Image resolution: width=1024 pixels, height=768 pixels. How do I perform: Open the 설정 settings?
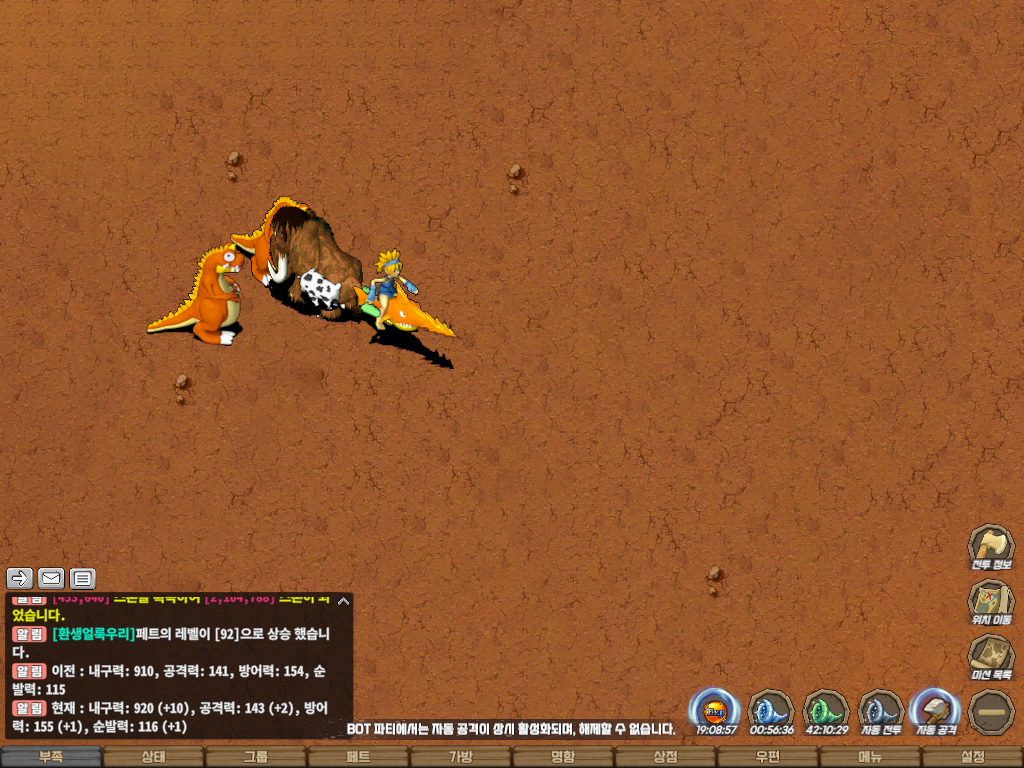972,757
